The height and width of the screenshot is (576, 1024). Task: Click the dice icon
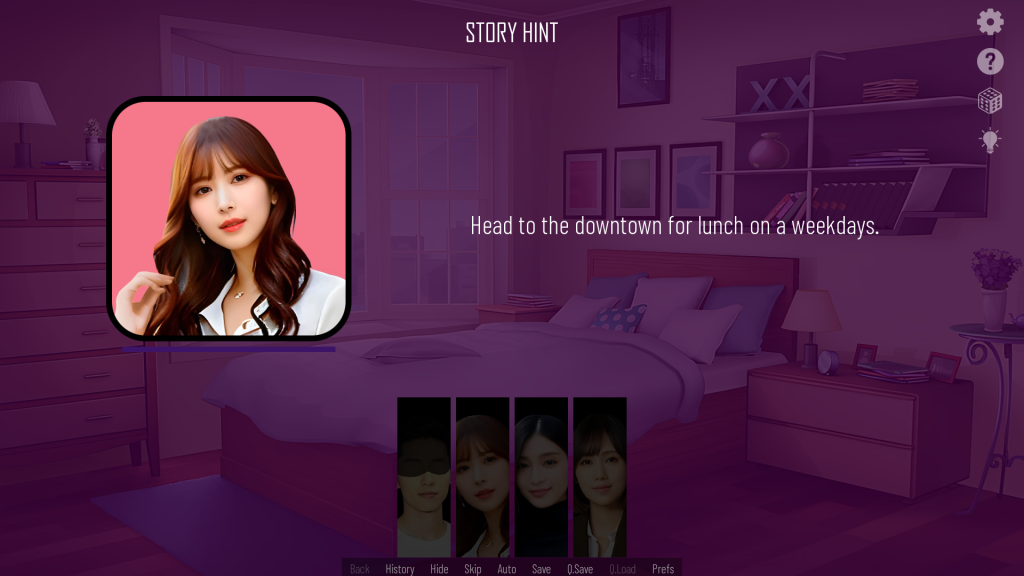990,101
